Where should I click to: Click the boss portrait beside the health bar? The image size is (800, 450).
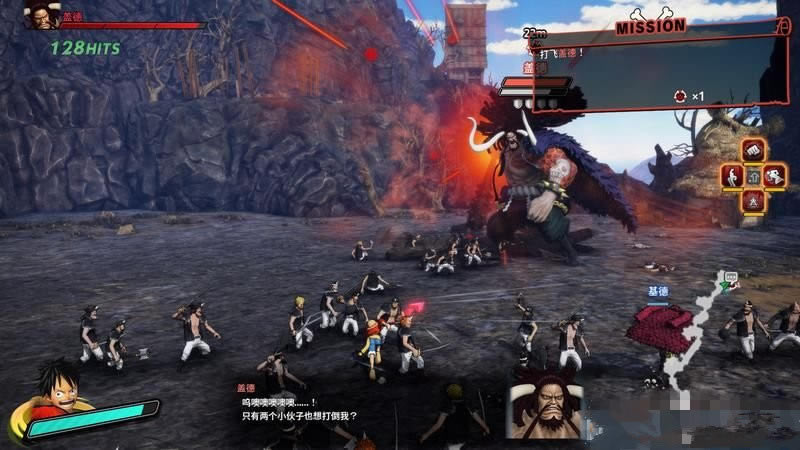[41, 15]
